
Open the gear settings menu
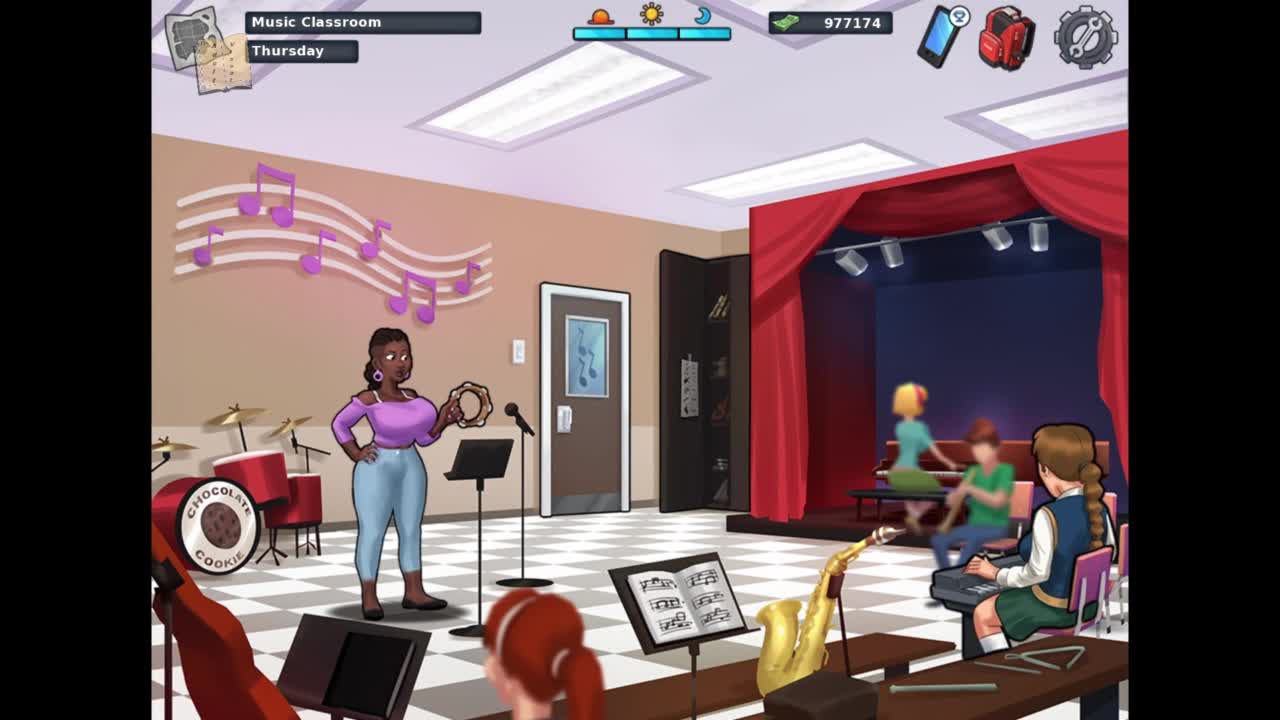tap(1085, 37)
